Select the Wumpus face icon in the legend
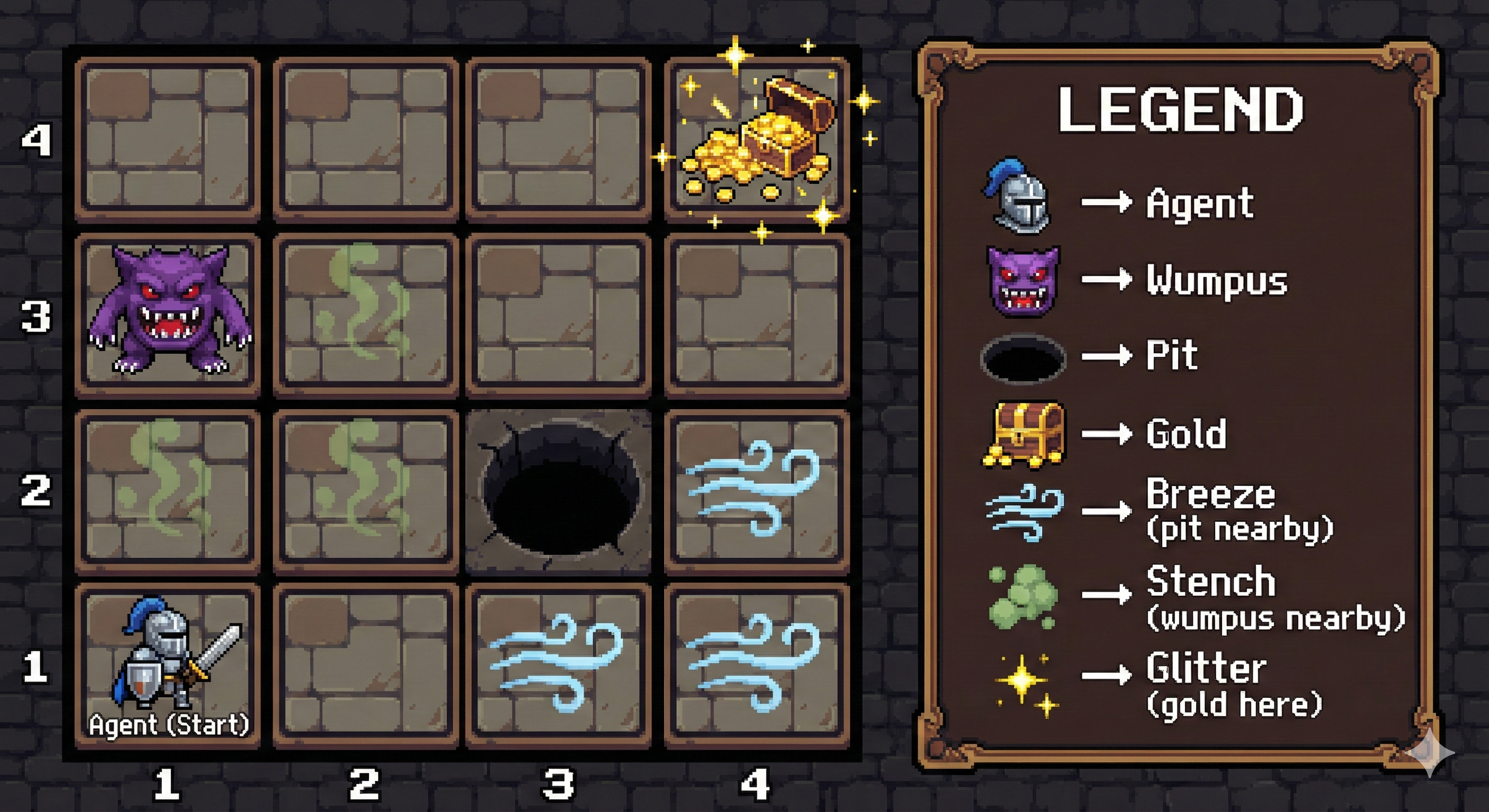Viewport: 1489px width, 812px height. (x=1023, y=281)
